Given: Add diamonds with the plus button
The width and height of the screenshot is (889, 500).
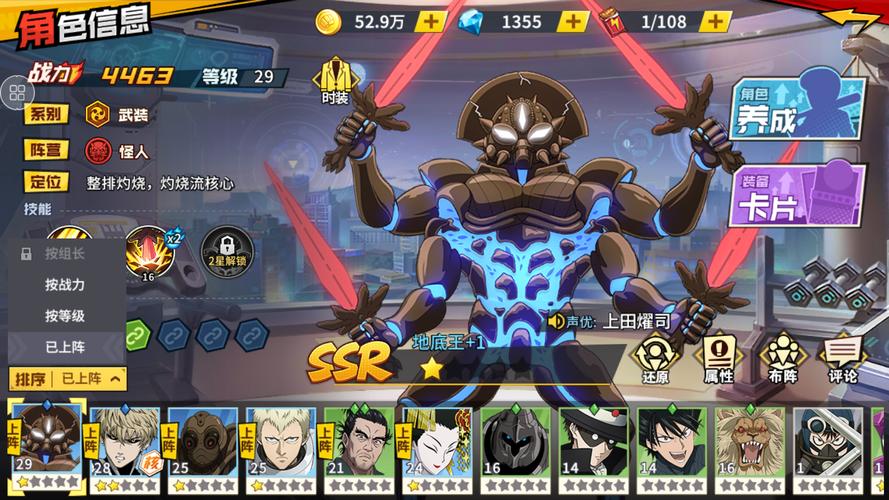Looking at the screenshot, I should 573,21.
